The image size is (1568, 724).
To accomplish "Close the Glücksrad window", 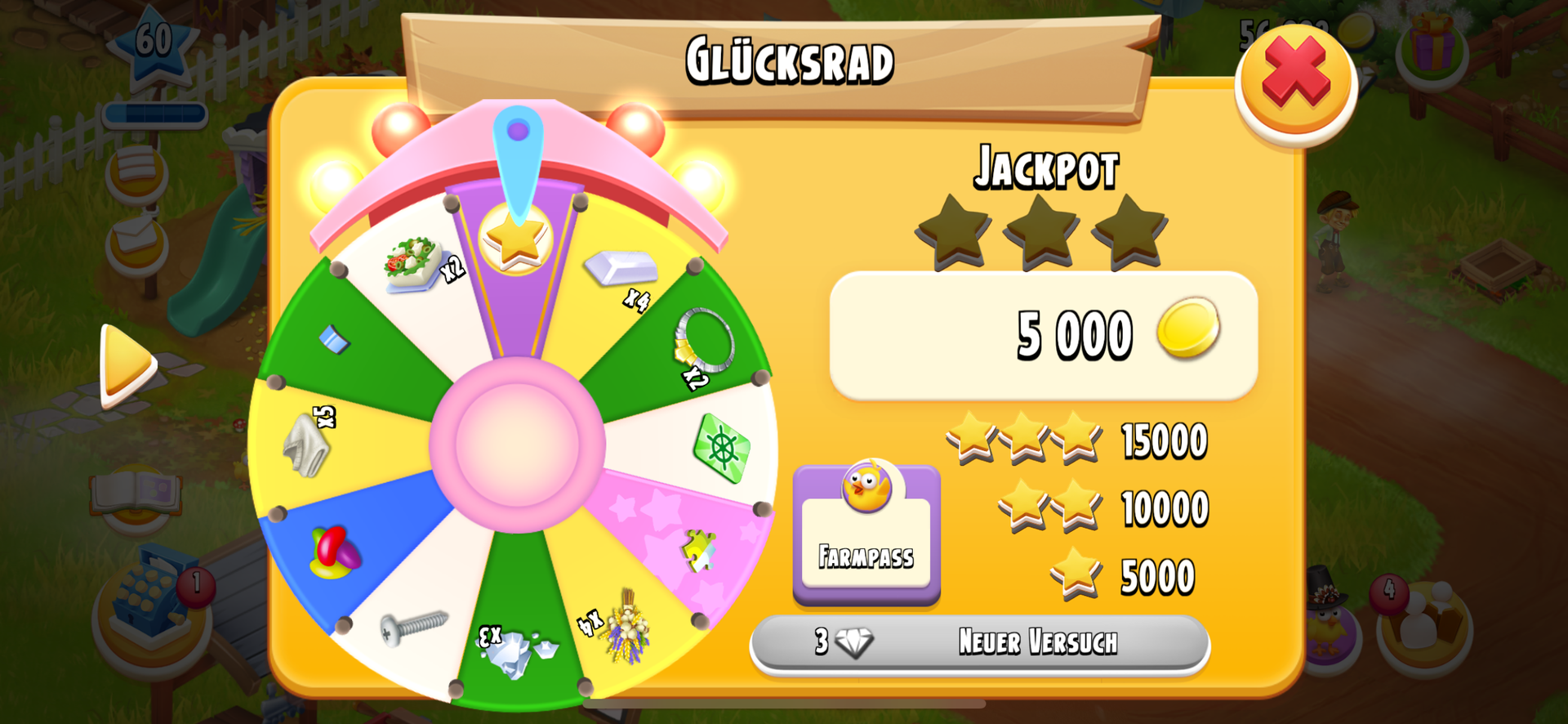I will click(x=1295, y=78).
